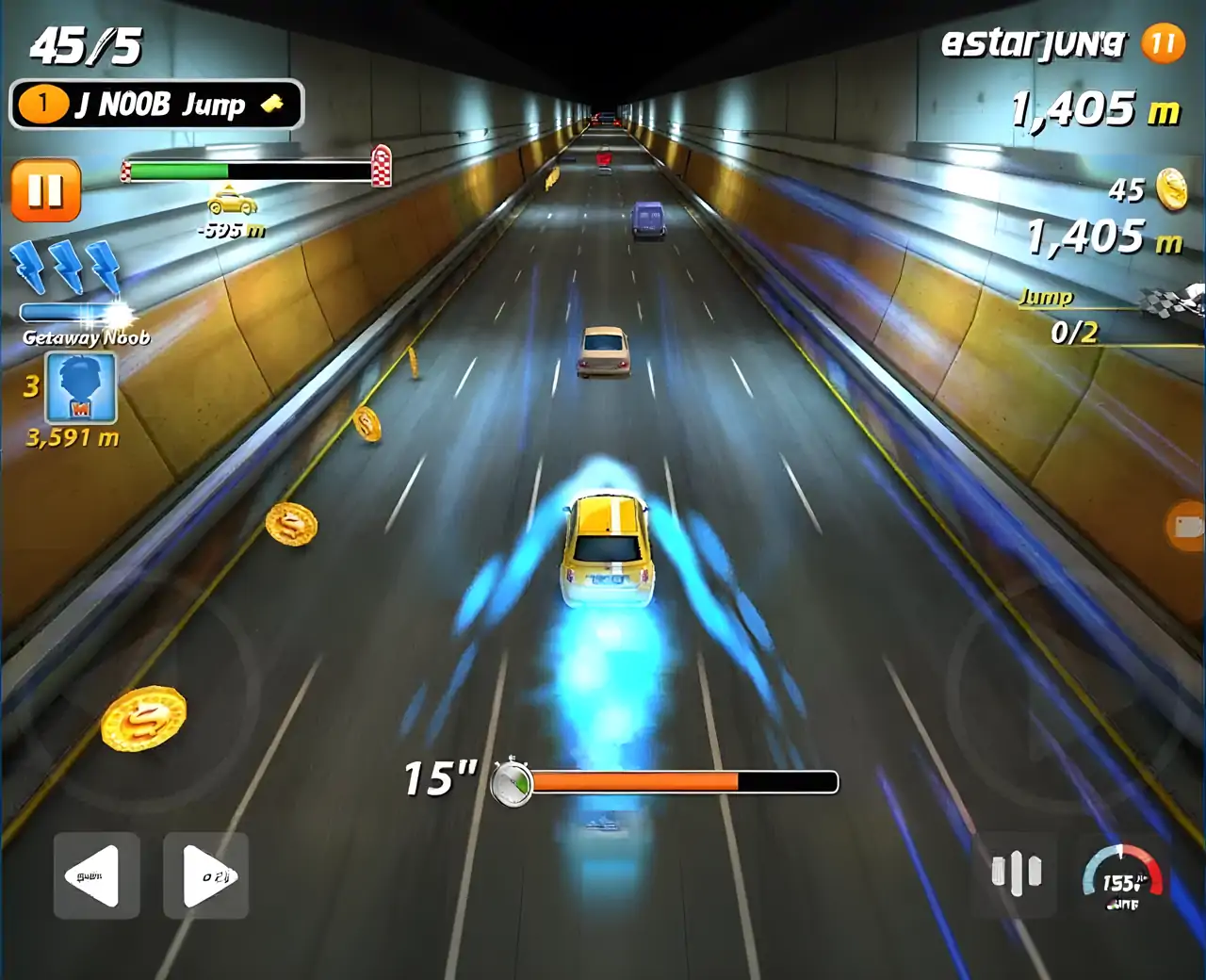1206x980 pixels.
Task: Activate the lightning bolt nitro boost
Action: point(66,269)
